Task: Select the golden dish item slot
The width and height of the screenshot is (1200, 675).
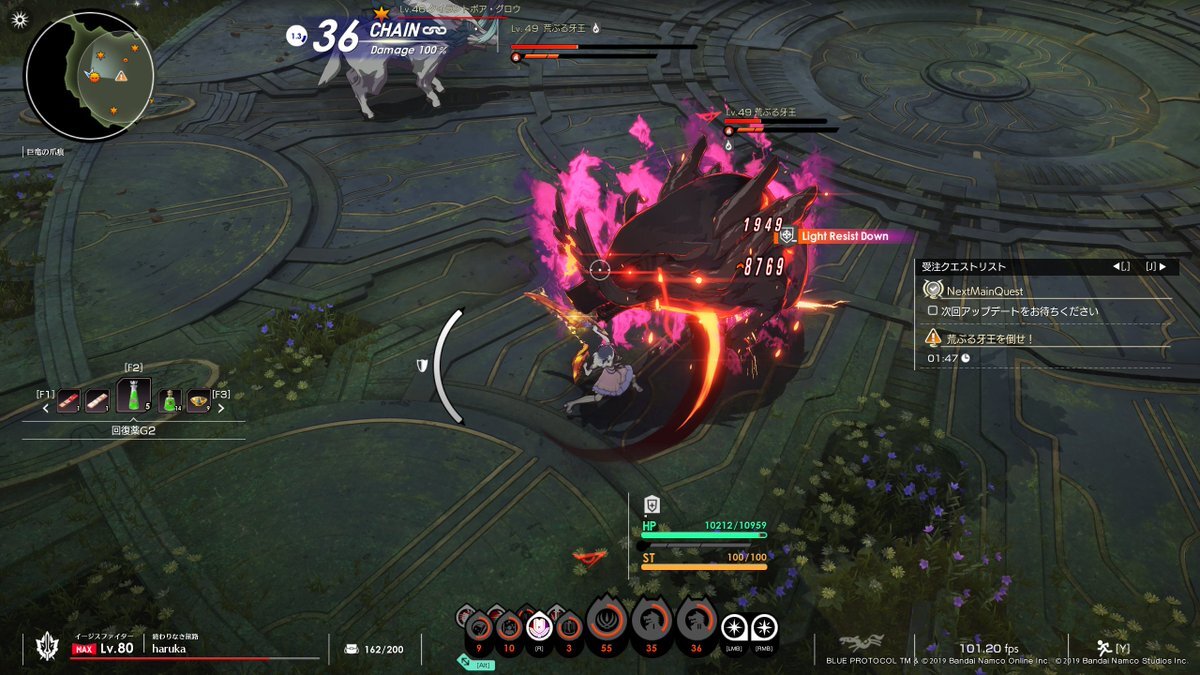Action: pyautogui.click(x=198, y=400)
